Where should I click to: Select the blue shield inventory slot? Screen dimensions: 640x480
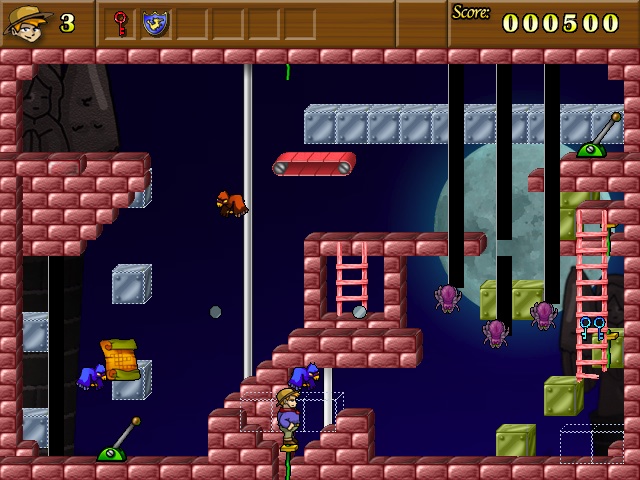[155, 22]
